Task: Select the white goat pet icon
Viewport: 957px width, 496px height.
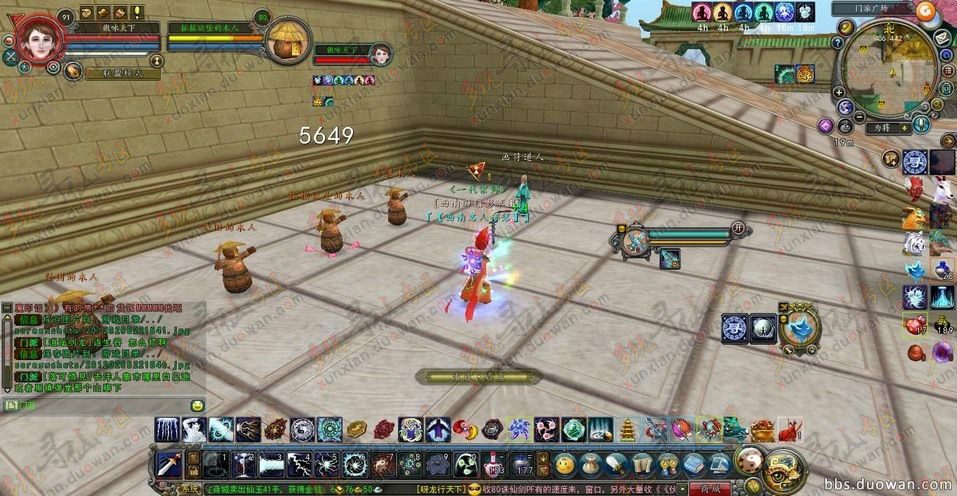Action: [x=941, y=188]
